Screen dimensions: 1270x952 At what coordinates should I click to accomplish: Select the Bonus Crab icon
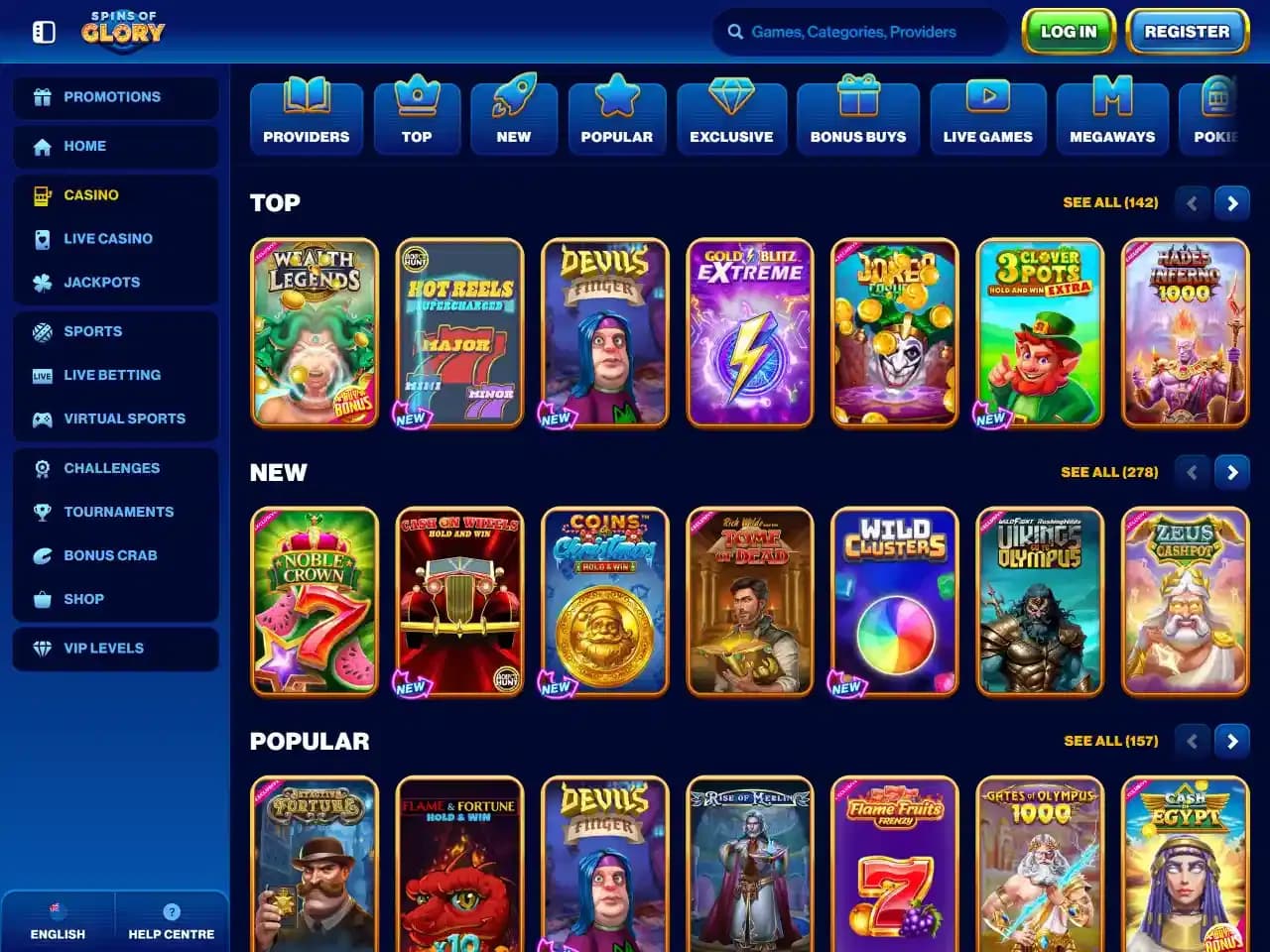(42, 555)
